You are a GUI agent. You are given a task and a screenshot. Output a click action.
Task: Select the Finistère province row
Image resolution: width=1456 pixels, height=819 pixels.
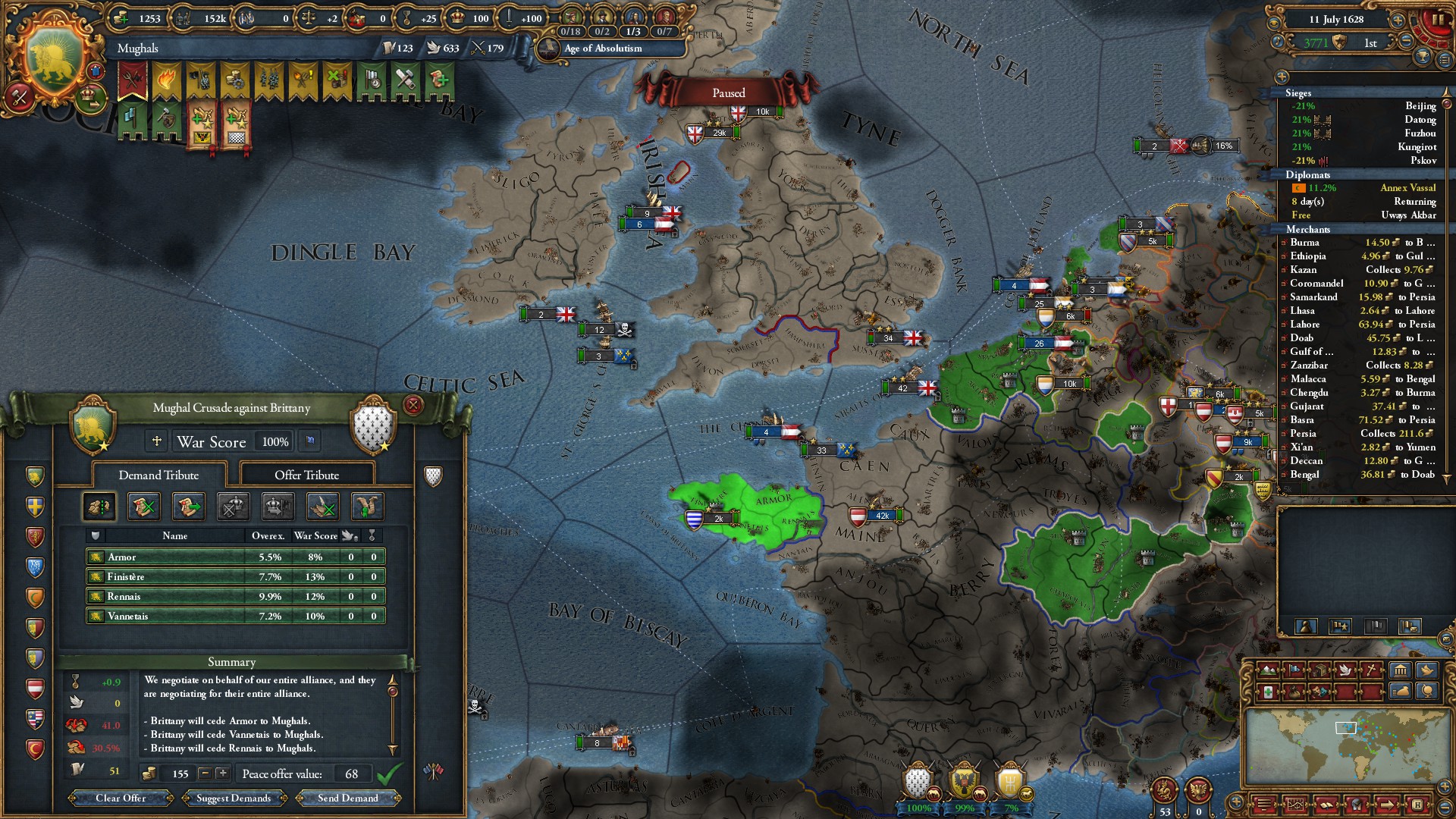[x=235, y=576]
